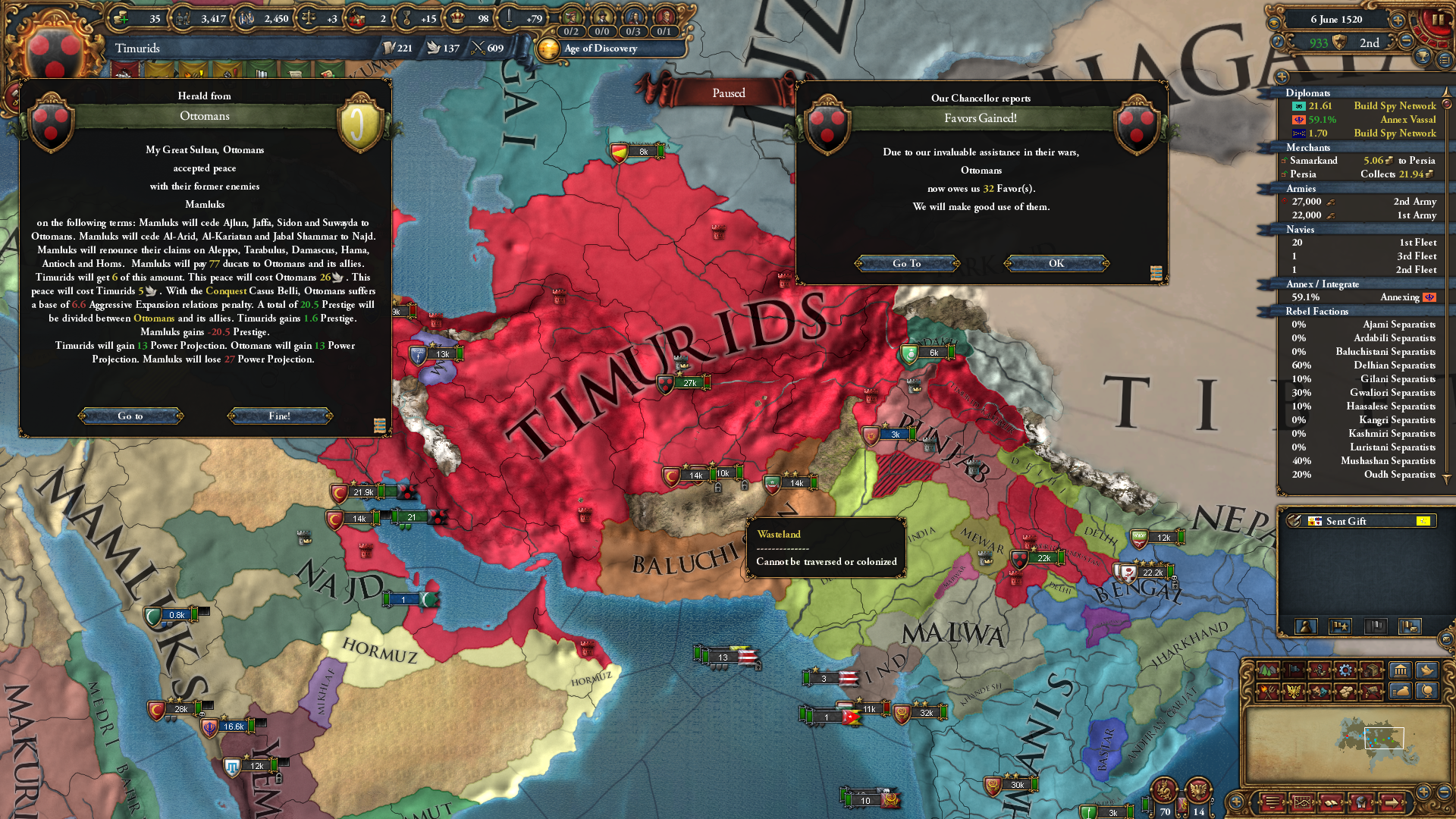Select the trade goods mapmode crate icon

pos(1371,670)
